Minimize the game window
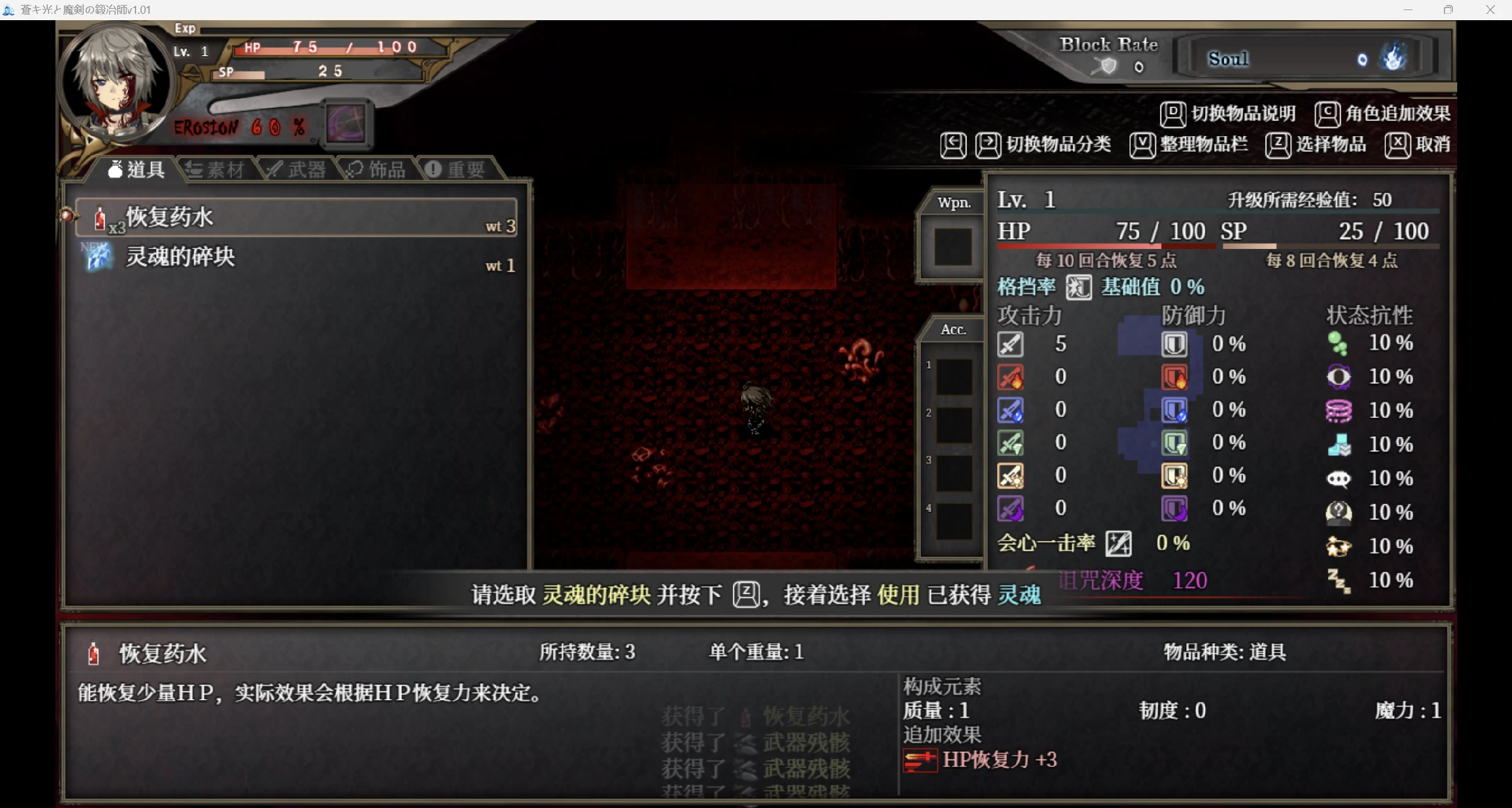 1408,10
